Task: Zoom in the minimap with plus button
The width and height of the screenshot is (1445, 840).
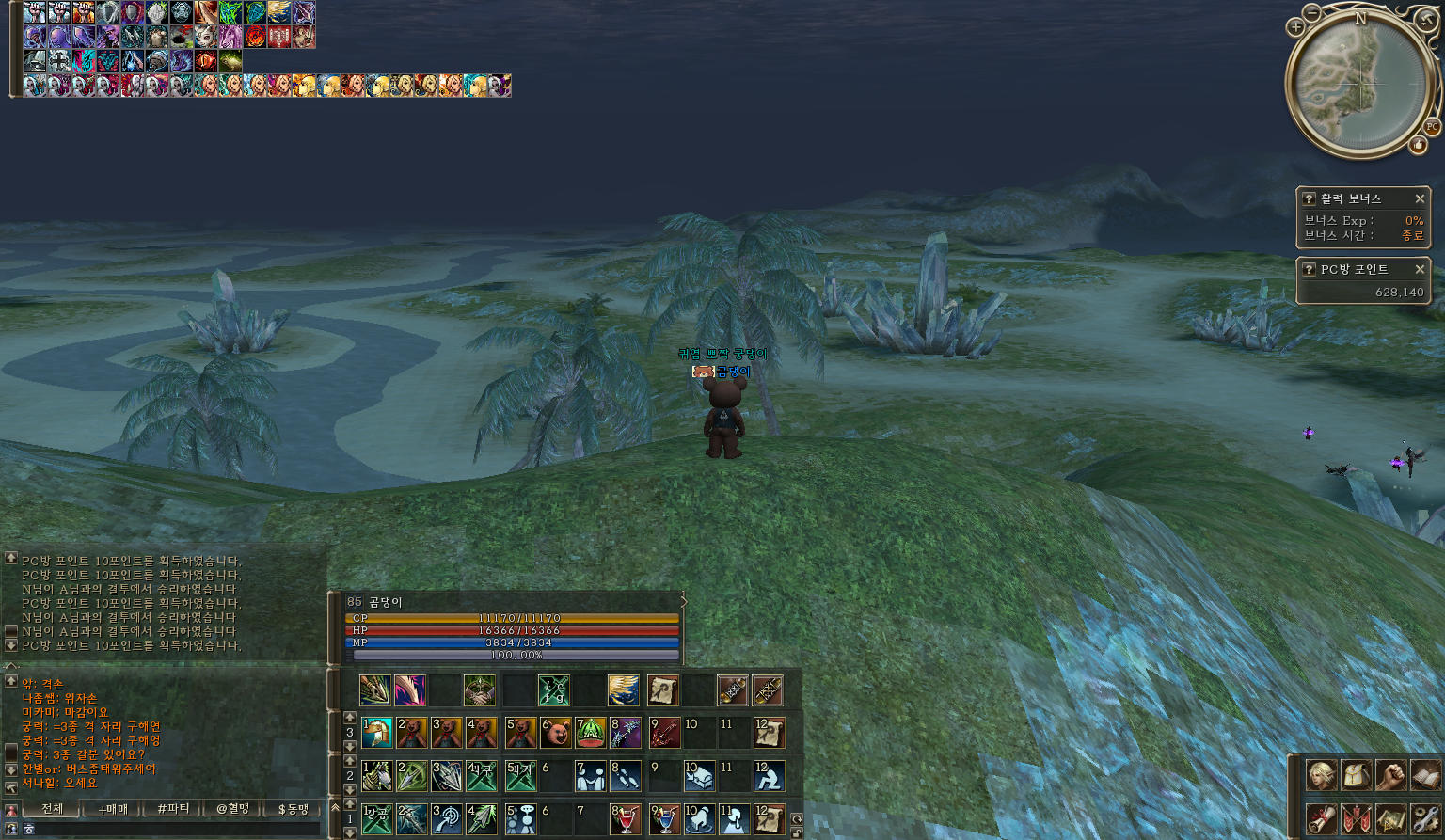Action: [x=1295, y=27]
